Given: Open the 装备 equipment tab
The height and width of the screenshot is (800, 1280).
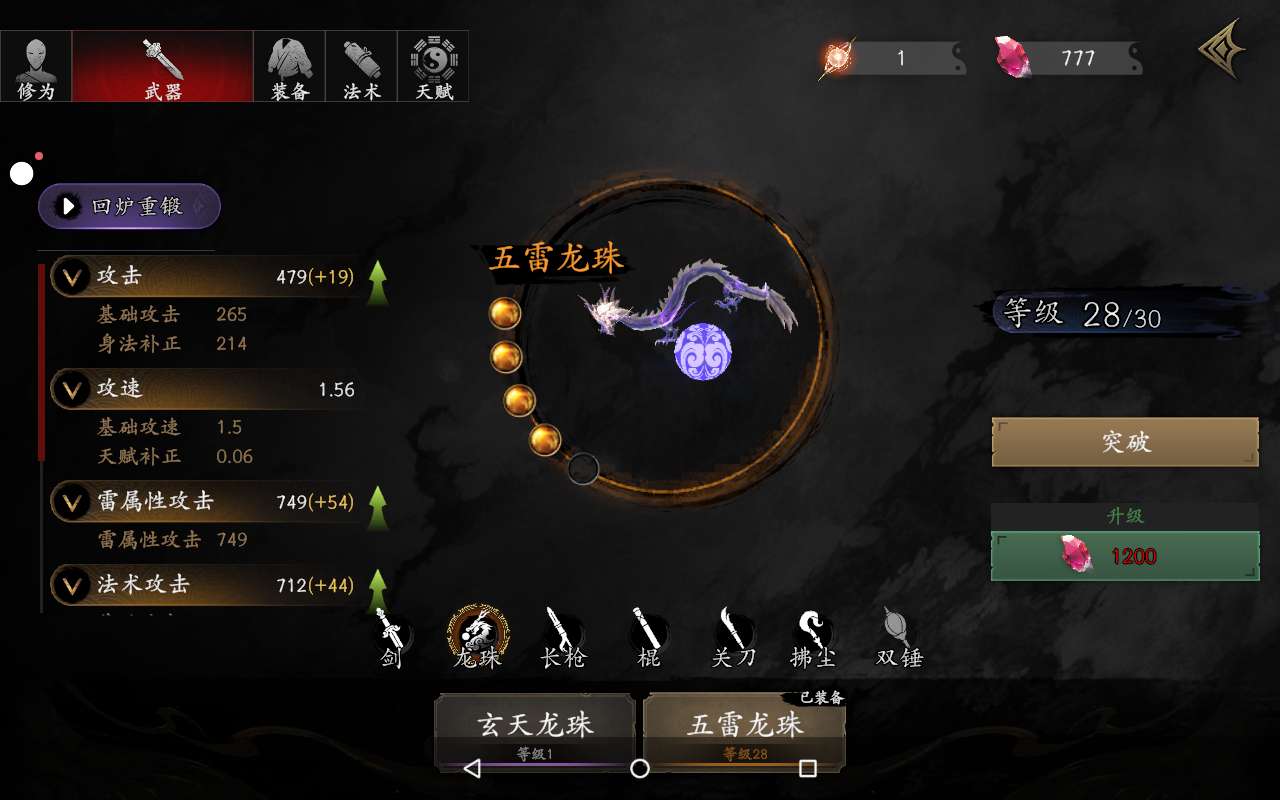Looking at the screenshot, I should (x=289, y=66).
